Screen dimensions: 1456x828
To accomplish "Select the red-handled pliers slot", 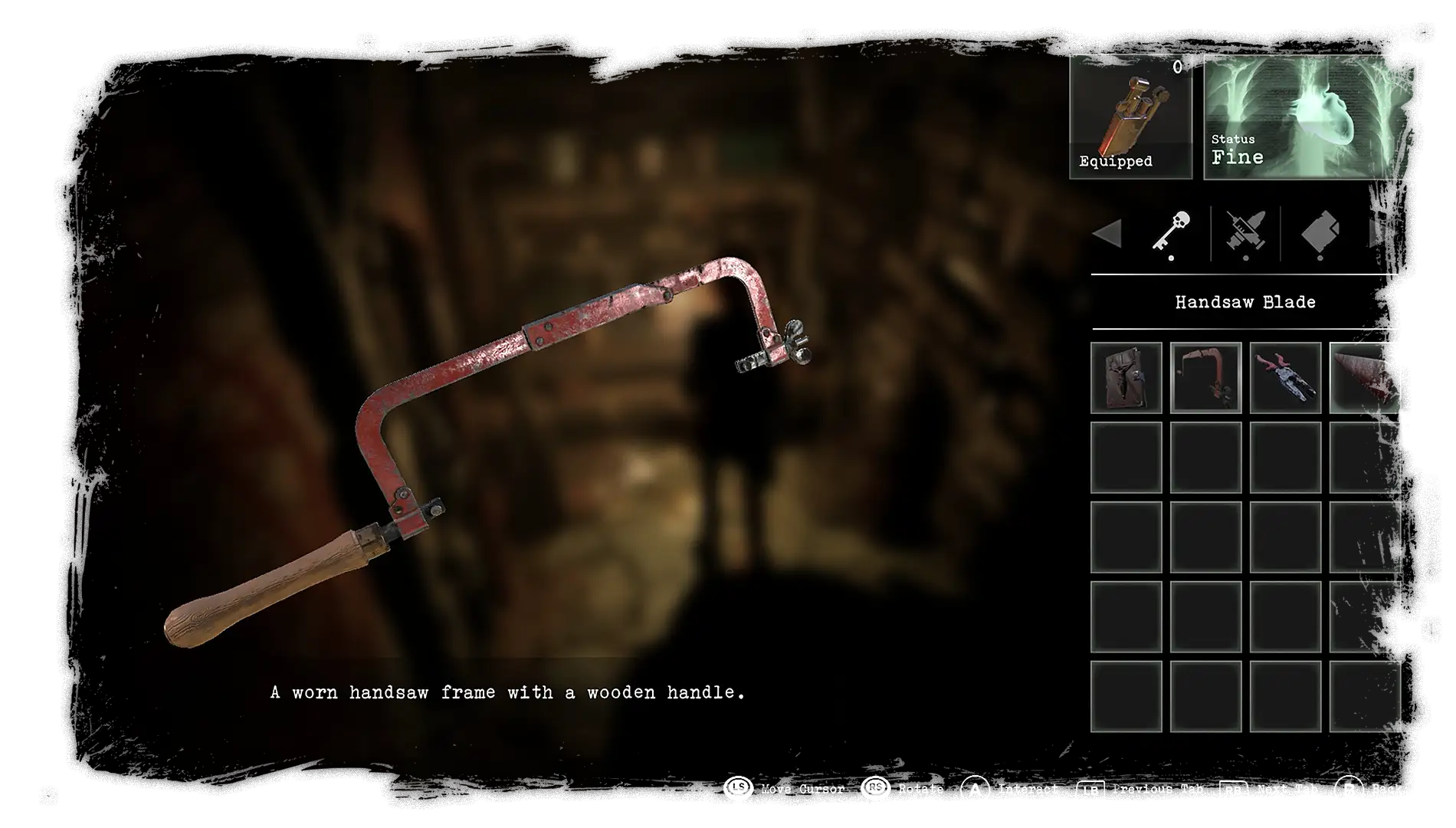I will [x=1285, y=378].
